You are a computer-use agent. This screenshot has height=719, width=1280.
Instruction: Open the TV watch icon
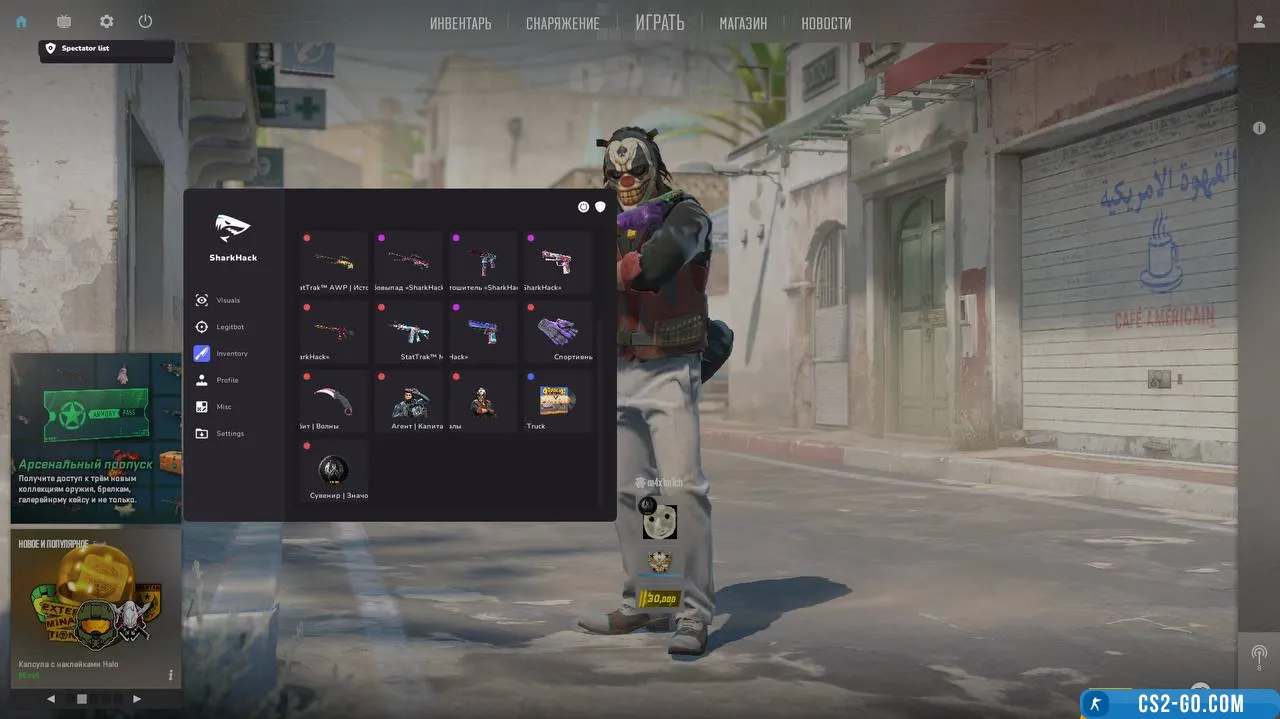point(64,21)
